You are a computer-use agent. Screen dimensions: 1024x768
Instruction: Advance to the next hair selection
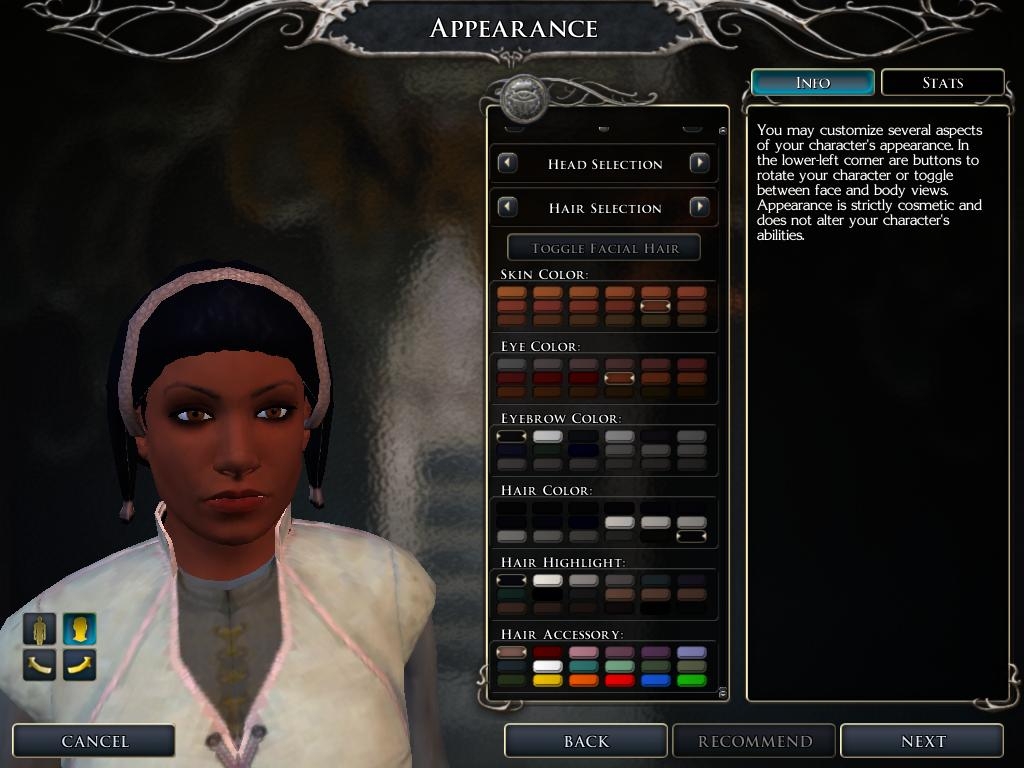700,207
